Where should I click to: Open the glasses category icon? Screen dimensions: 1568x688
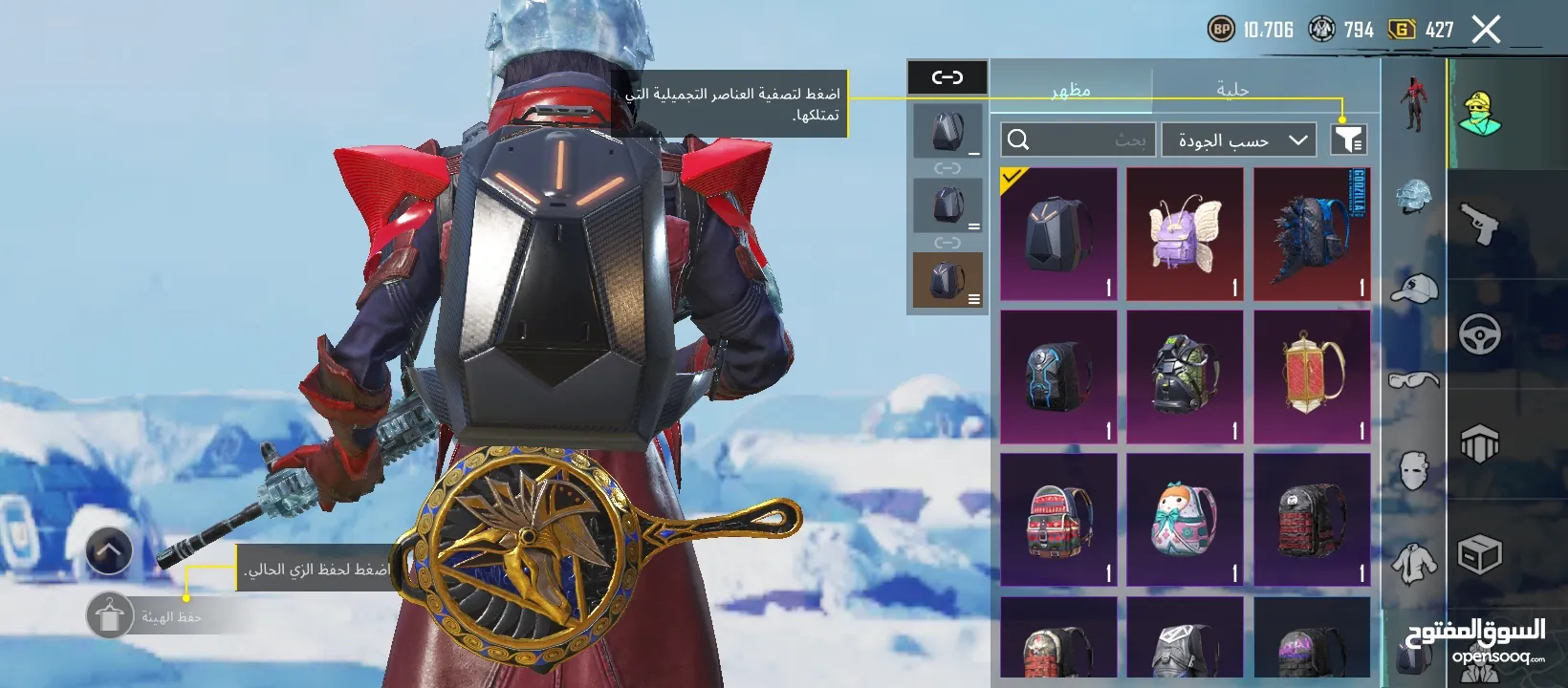1414,379
